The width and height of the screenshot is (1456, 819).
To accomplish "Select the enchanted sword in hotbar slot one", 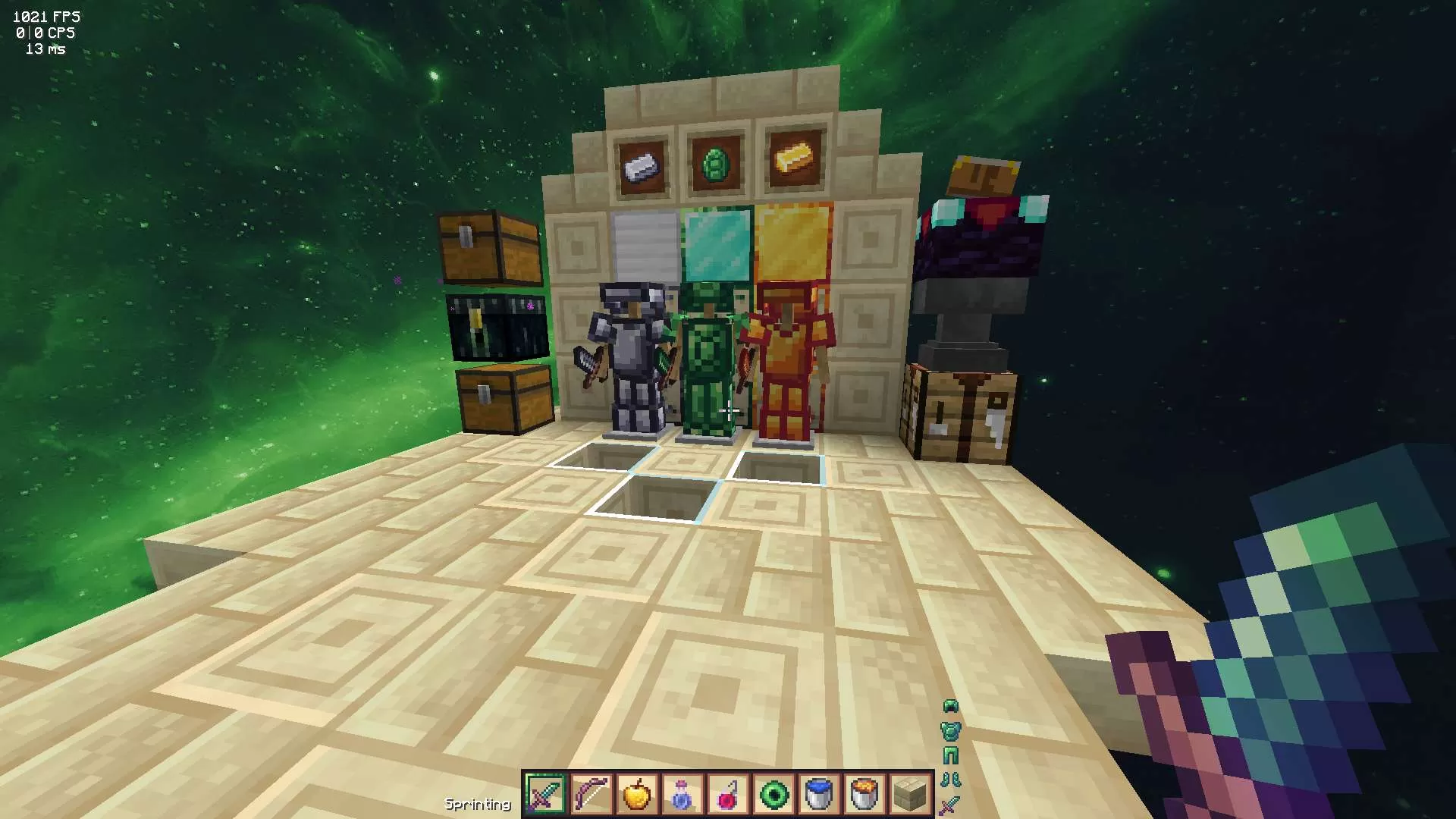I will 544,793.
